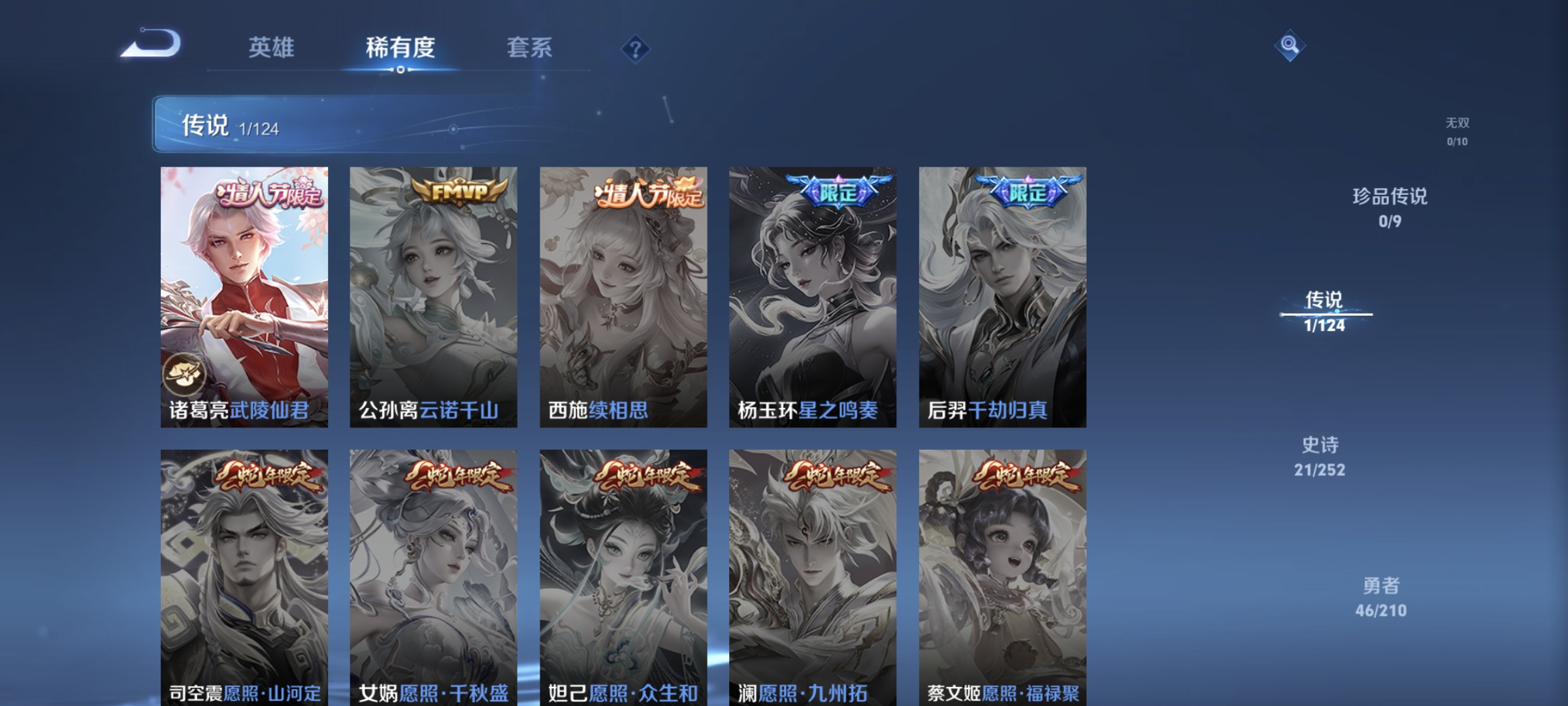Select the 诸葛亮 武陵仙君 skin card

(244, 297)
